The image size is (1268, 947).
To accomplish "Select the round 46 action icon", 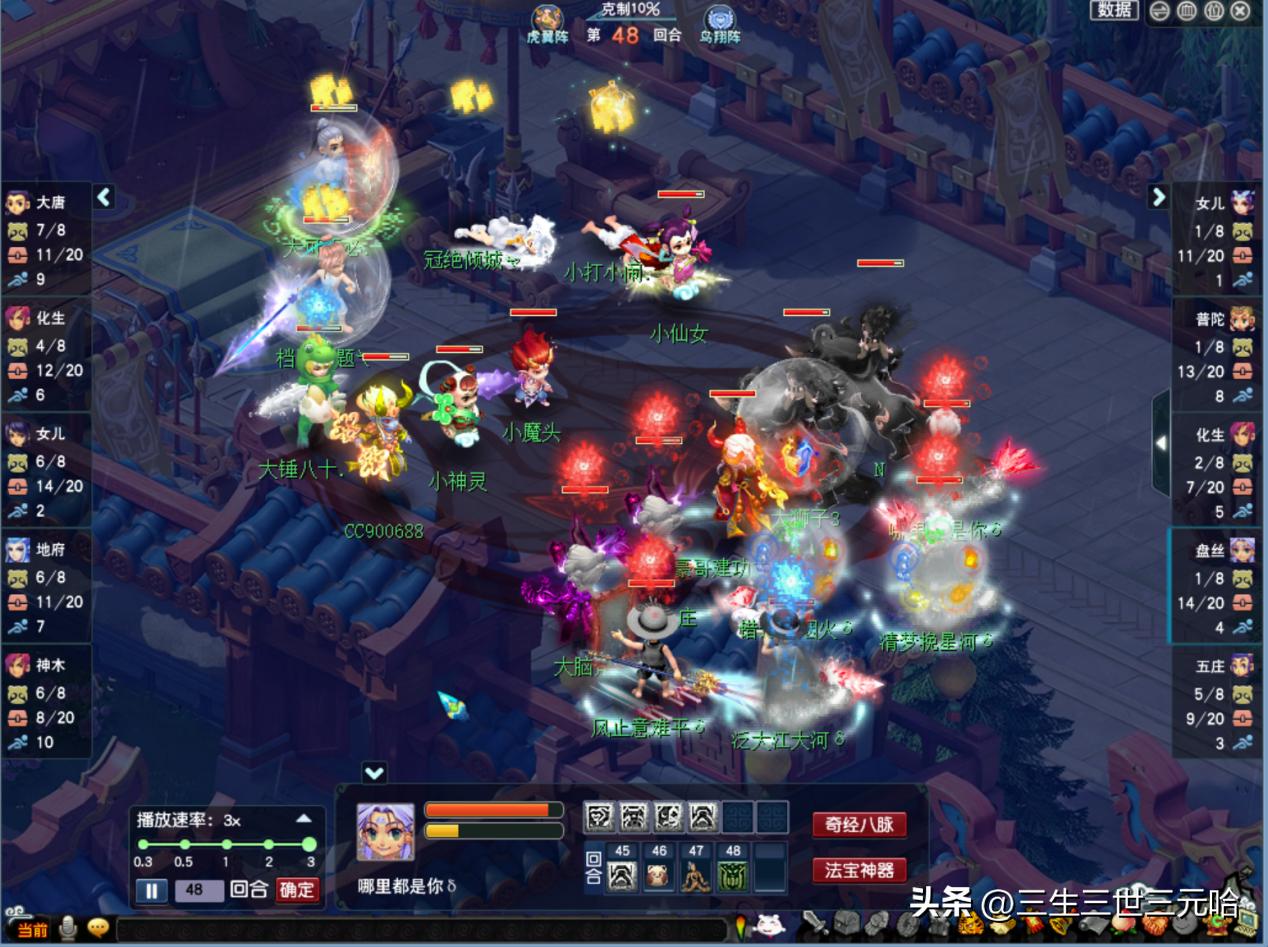I will click(658, 877).
